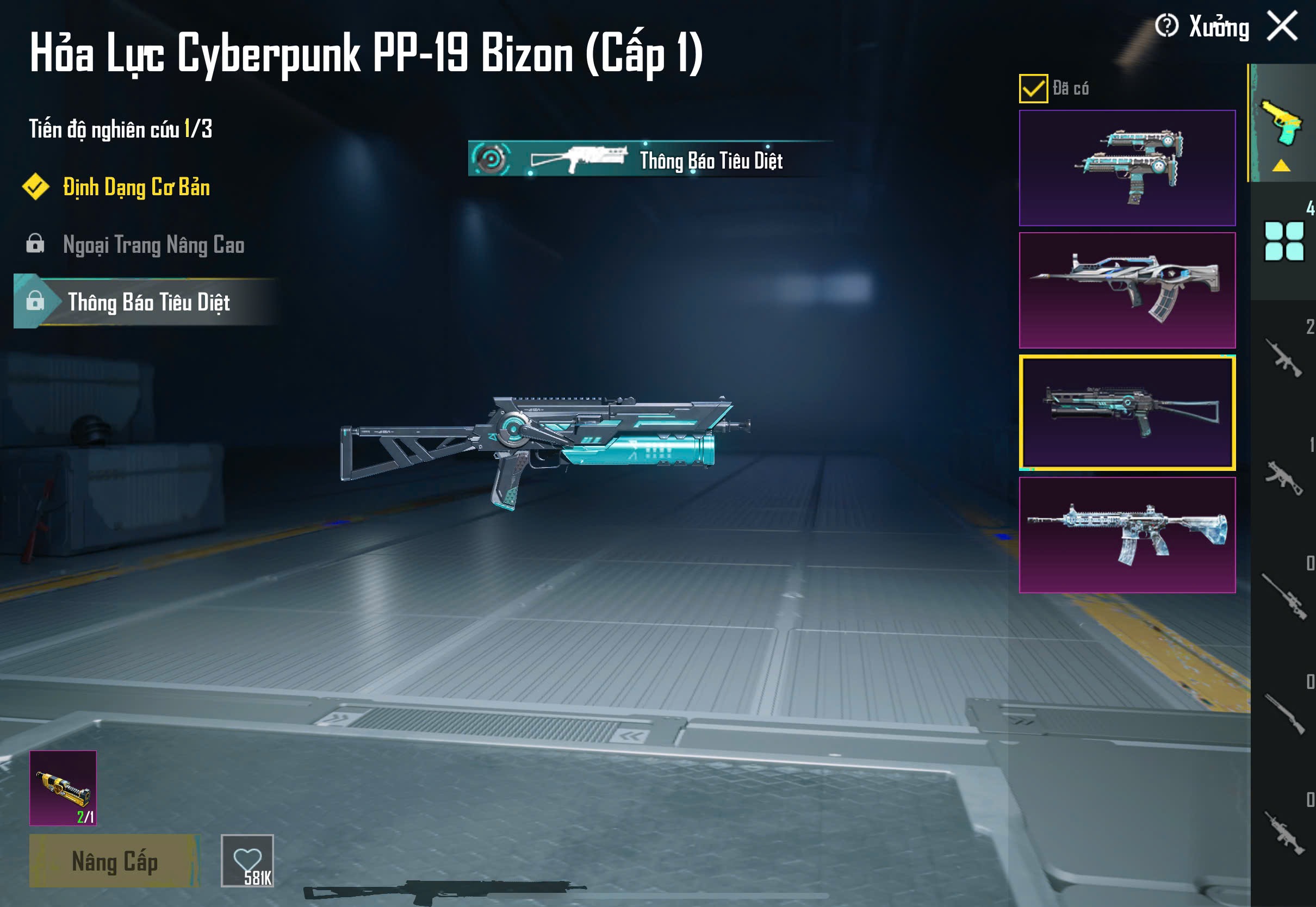Select the Cyberpunk PP-19 Bizon thumbnail
Screen dimensions: 1316x907
[1127, 413]
